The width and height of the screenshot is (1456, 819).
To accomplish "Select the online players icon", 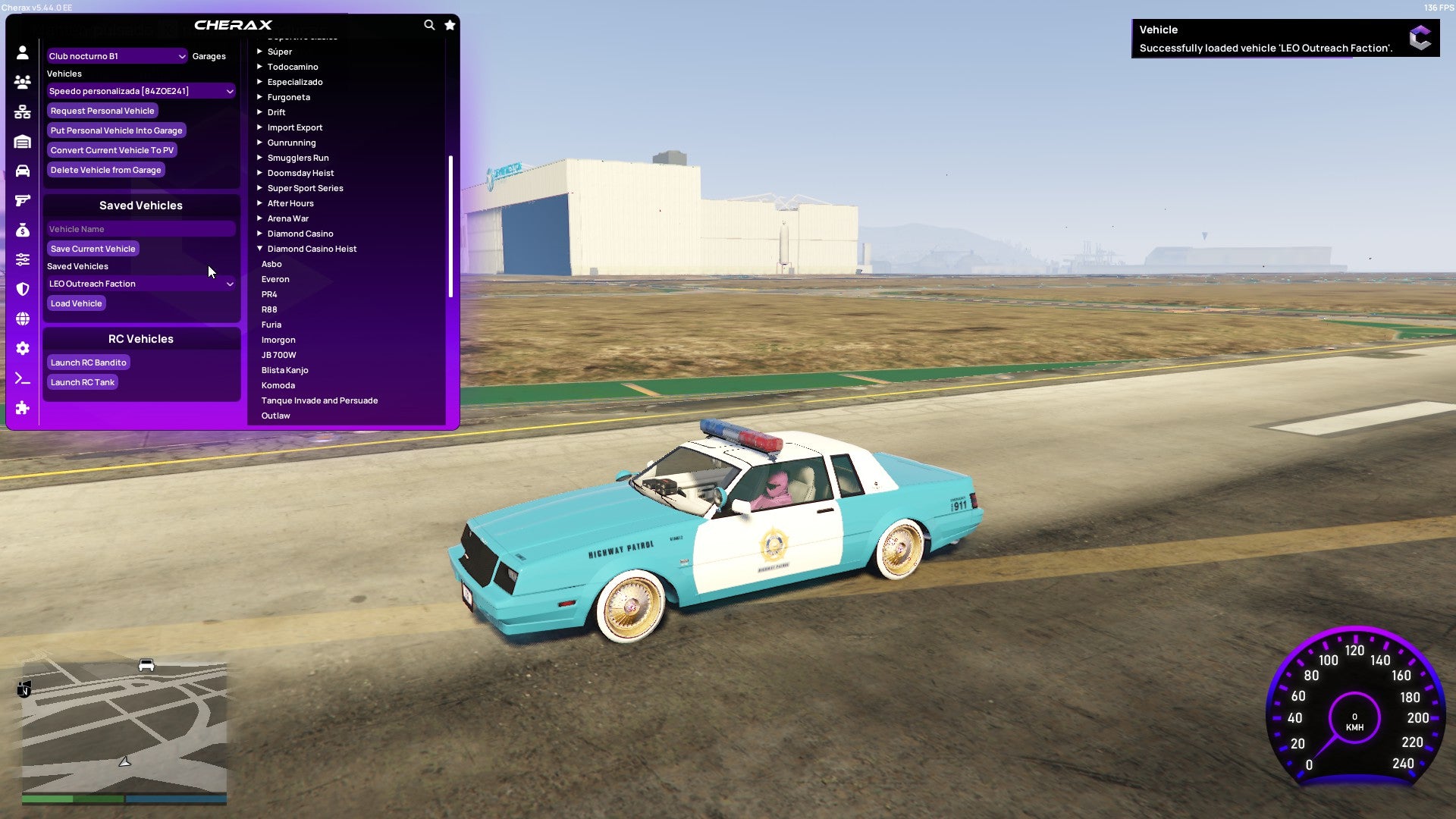I will (23, 83).
